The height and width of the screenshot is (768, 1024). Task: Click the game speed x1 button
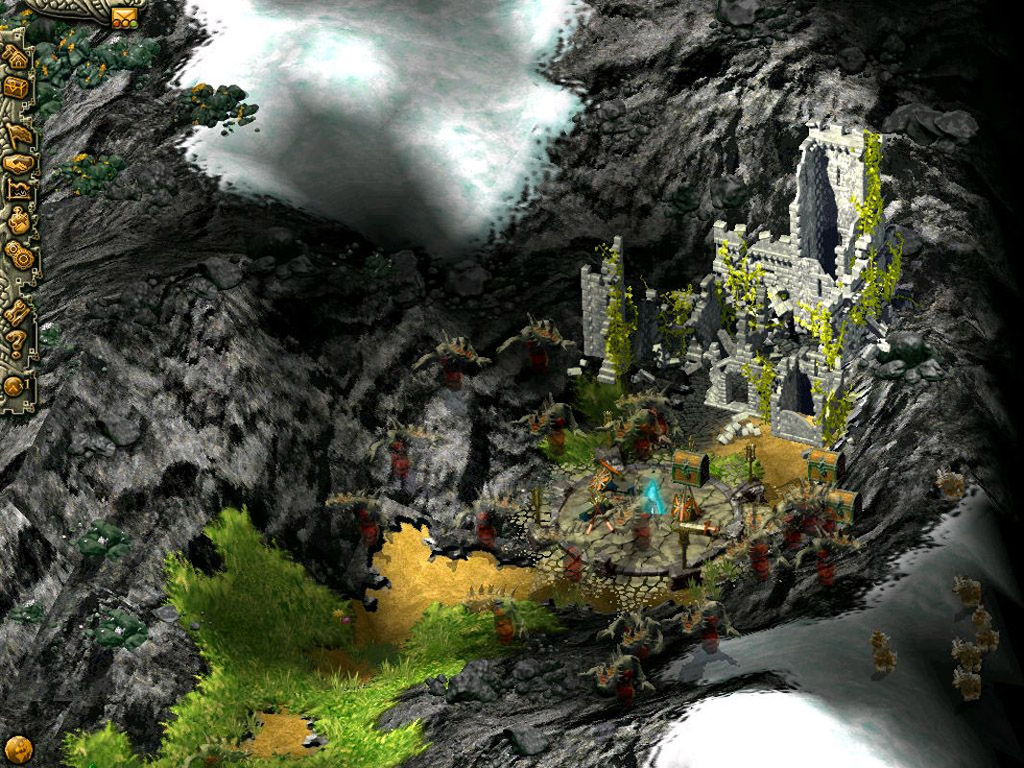point(15,384)
